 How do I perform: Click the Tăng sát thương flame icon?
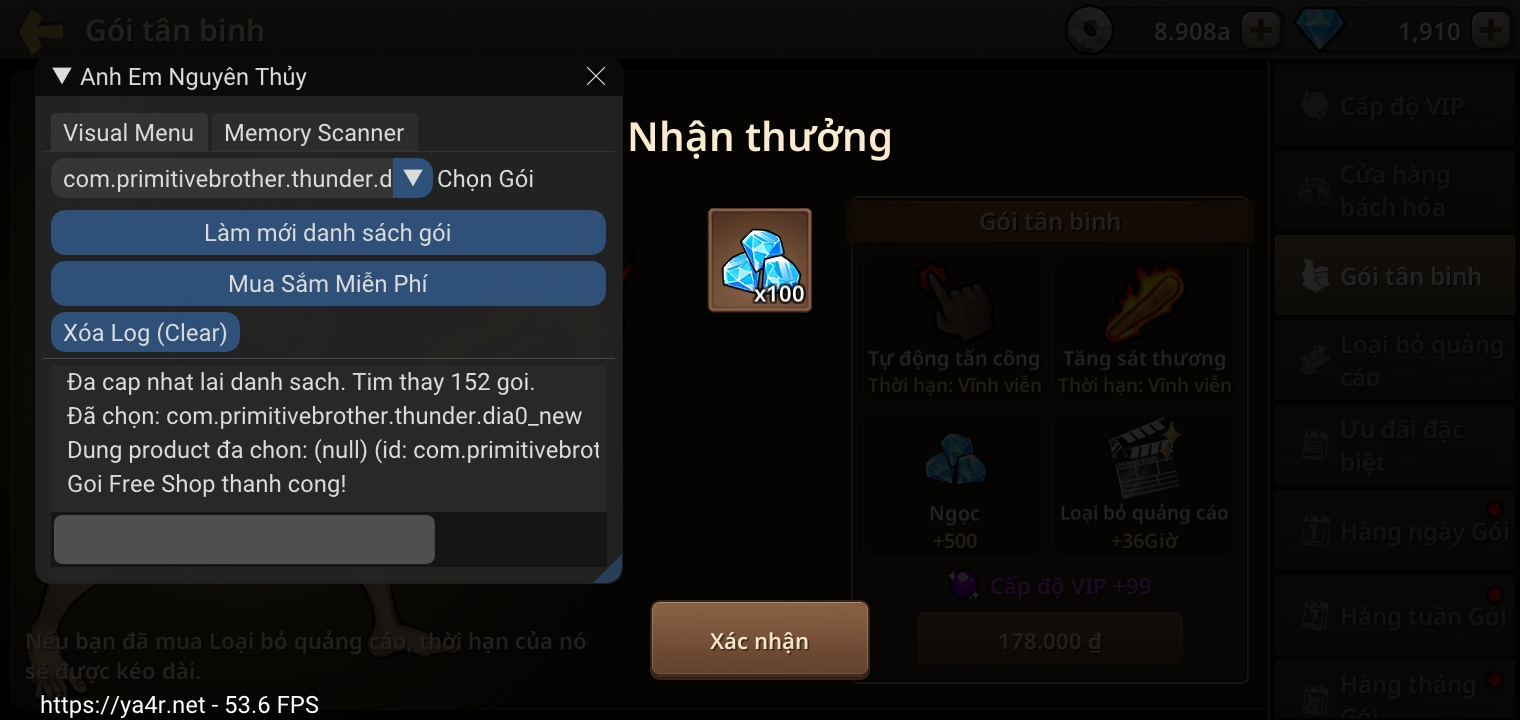coord(1146,300)
